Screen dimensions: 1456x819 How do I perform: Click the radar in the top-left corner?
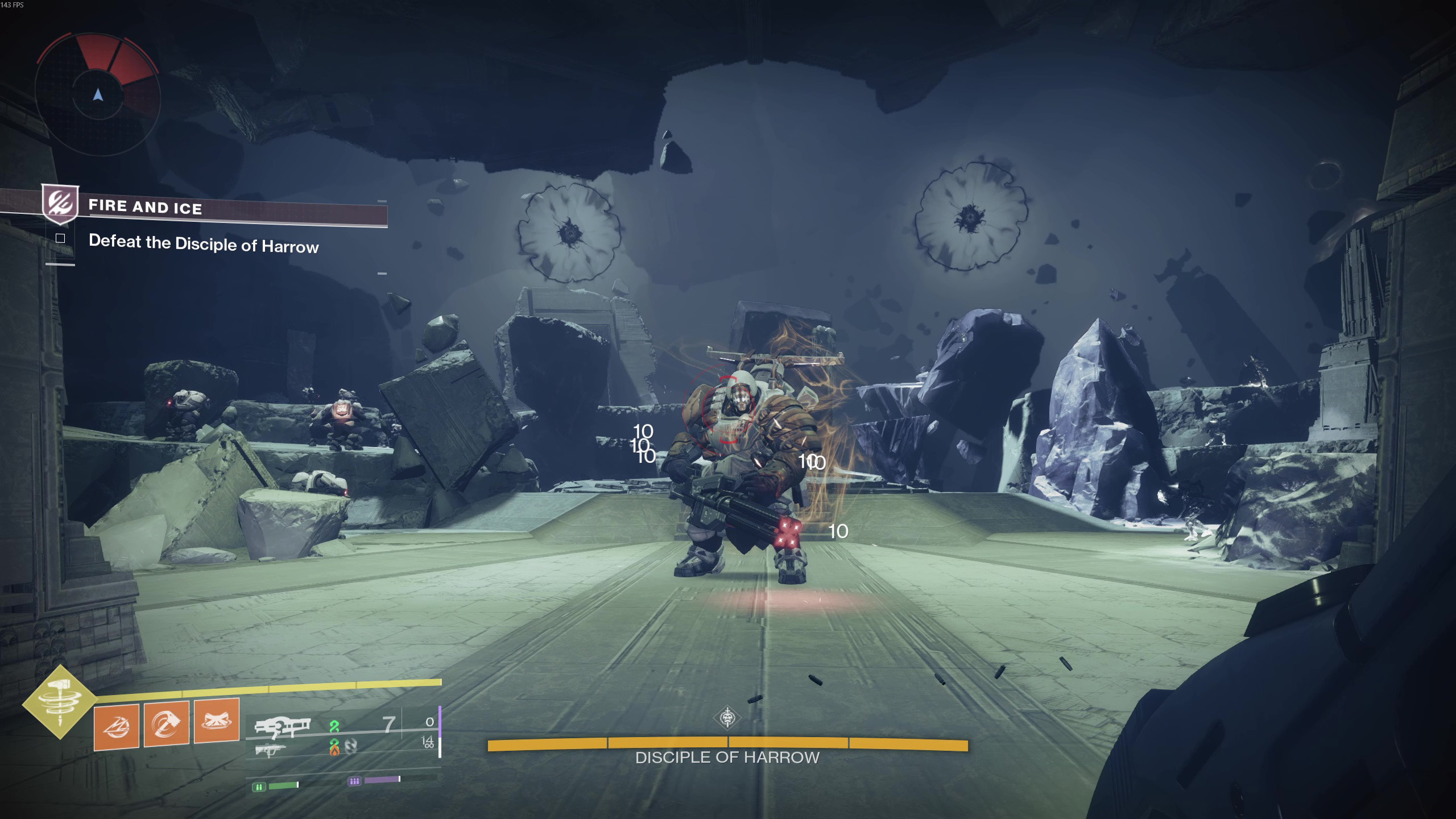98,93
